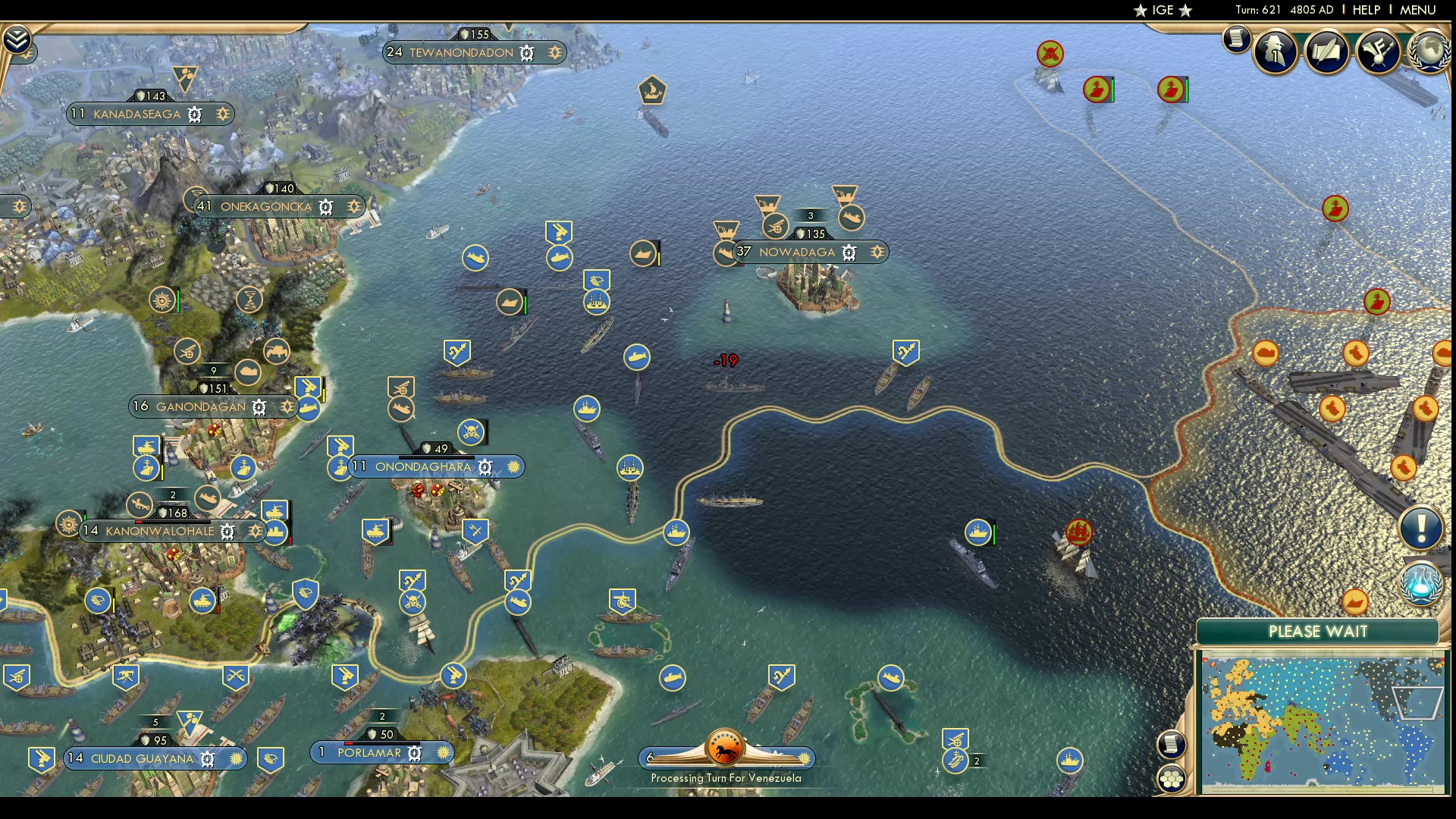Screen dimensions: 1456x819
Task: Toggle strategic view with the hex grid icon
Action: click(1171, 778)
